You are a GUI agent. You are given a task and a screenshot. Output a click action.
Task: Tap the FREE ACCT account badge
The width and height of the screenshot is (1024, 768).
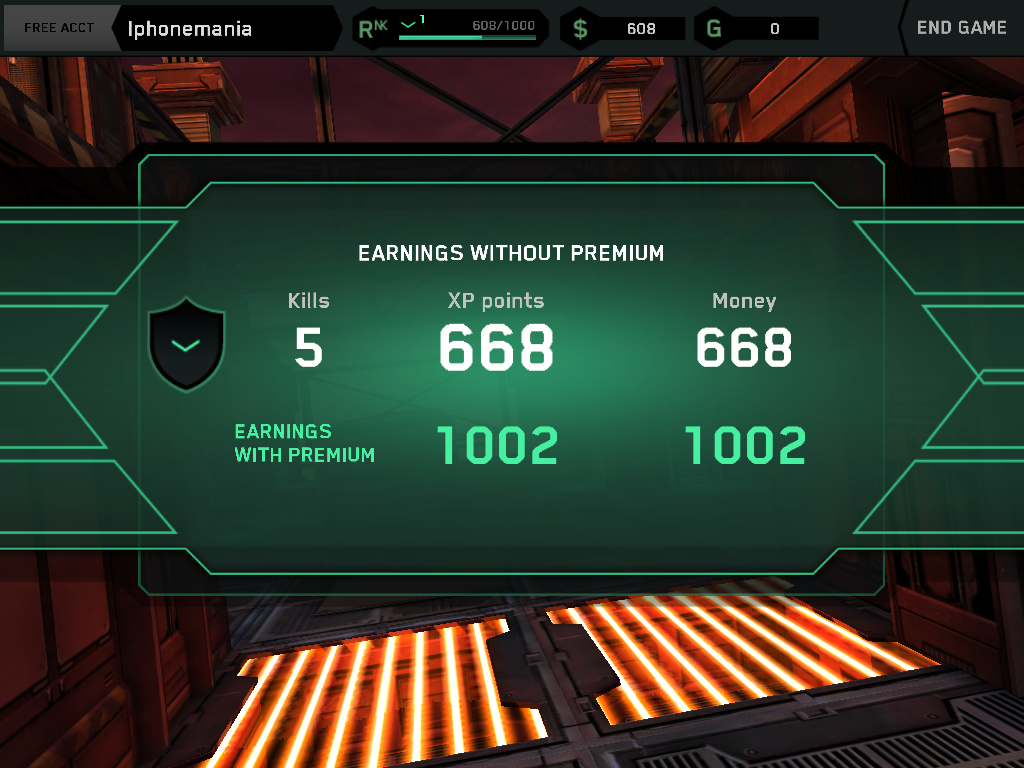[x=59, y=28]
